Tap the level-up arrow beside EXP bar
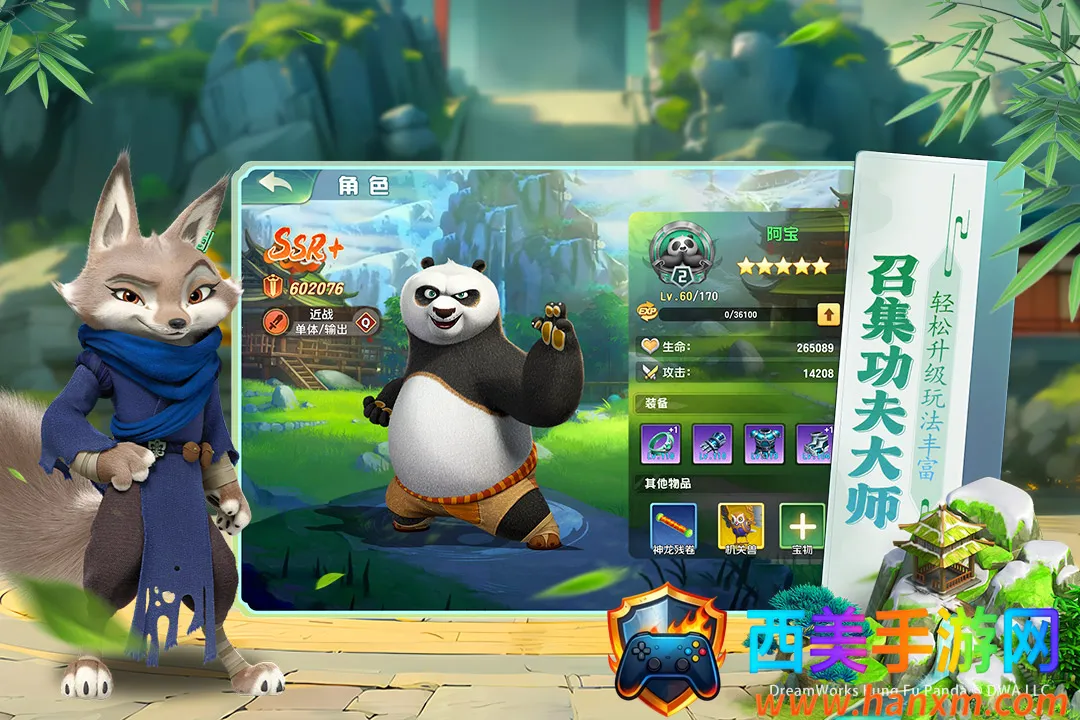The width and height of the screenshot is (1080, 720). (828, 314)
